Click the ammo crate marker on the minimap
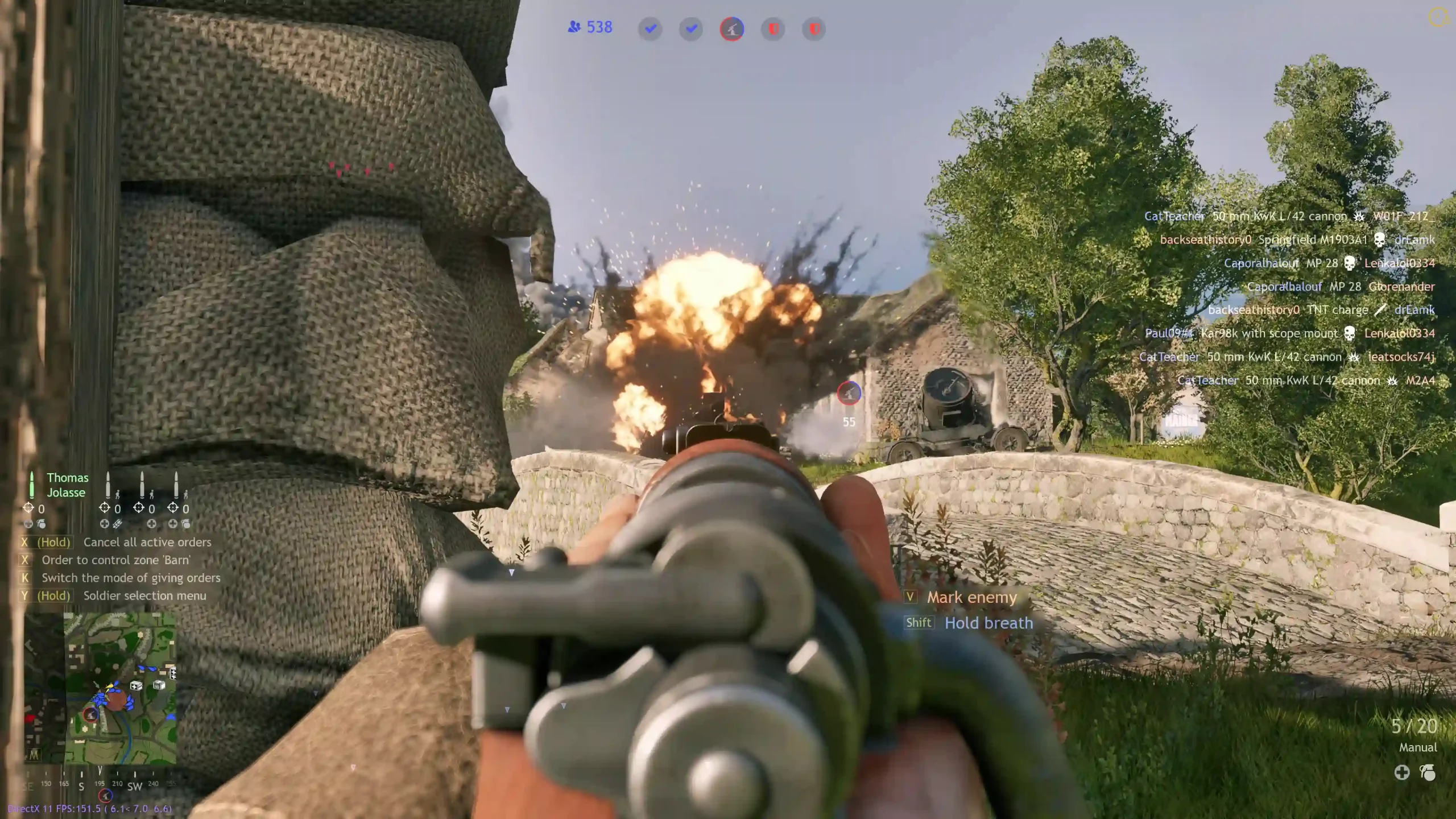1456x819 pixels. point(159,685)
